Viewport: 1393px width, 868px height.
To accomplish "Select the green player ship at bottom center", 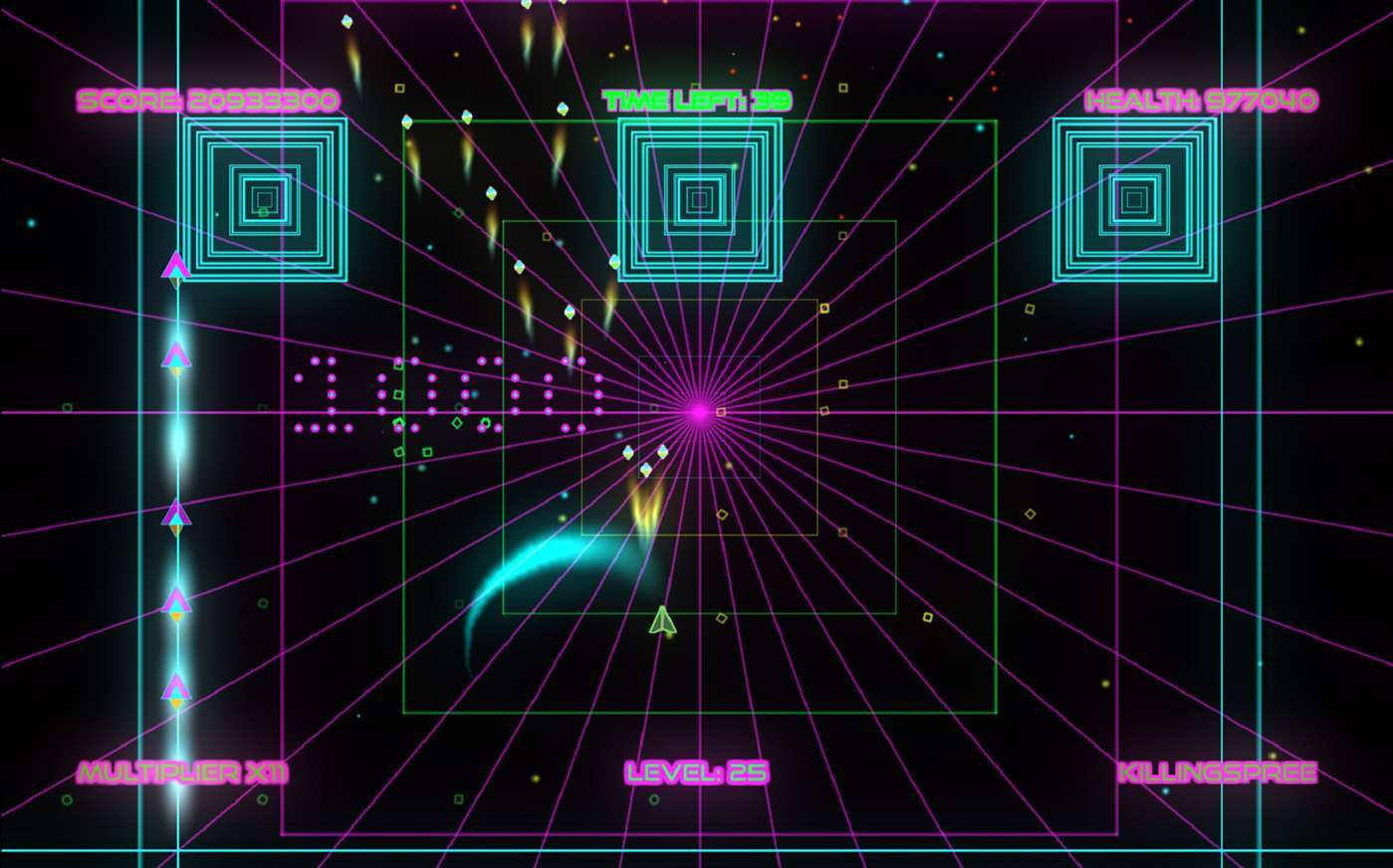I will [662, 617].
